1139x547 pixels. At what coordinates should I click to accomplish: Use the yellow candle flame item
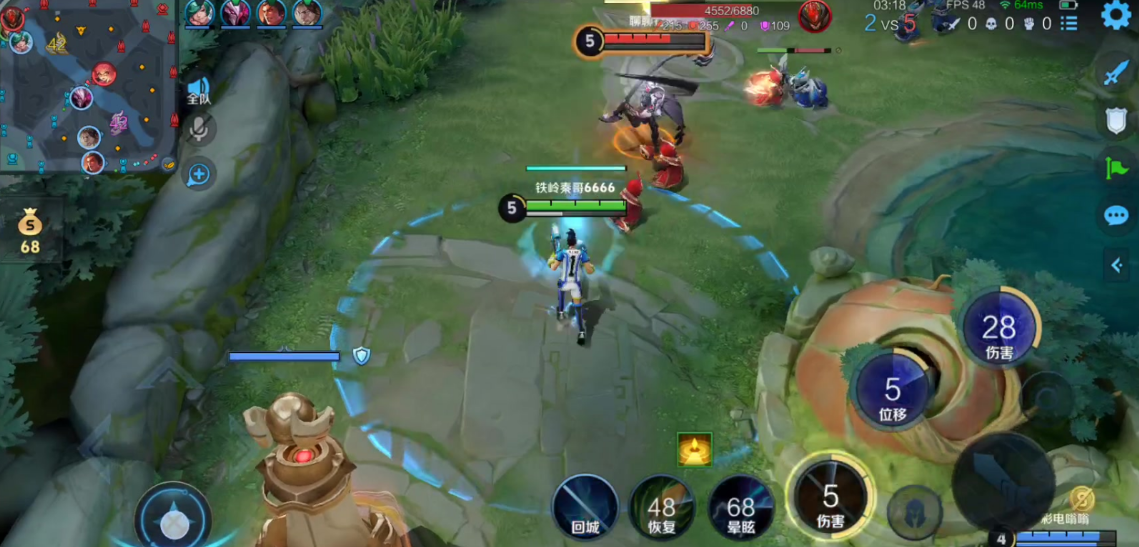tap(694, 449)
